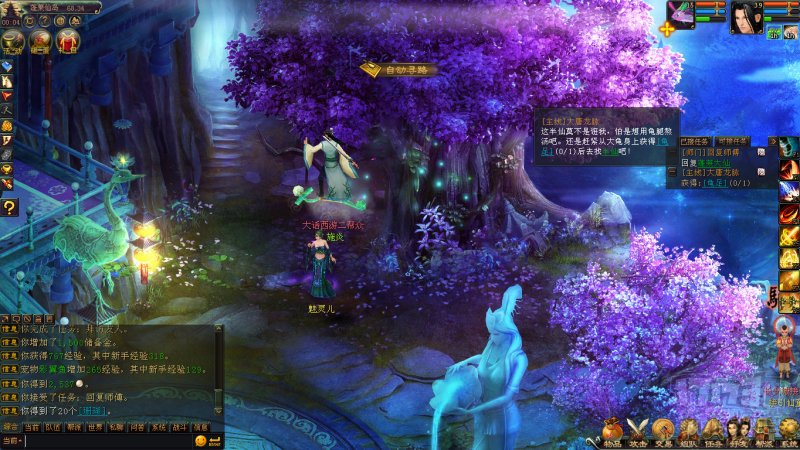800x450 pixels.
Task: Click the yellow question mark help icon
Action: (8, 207)
